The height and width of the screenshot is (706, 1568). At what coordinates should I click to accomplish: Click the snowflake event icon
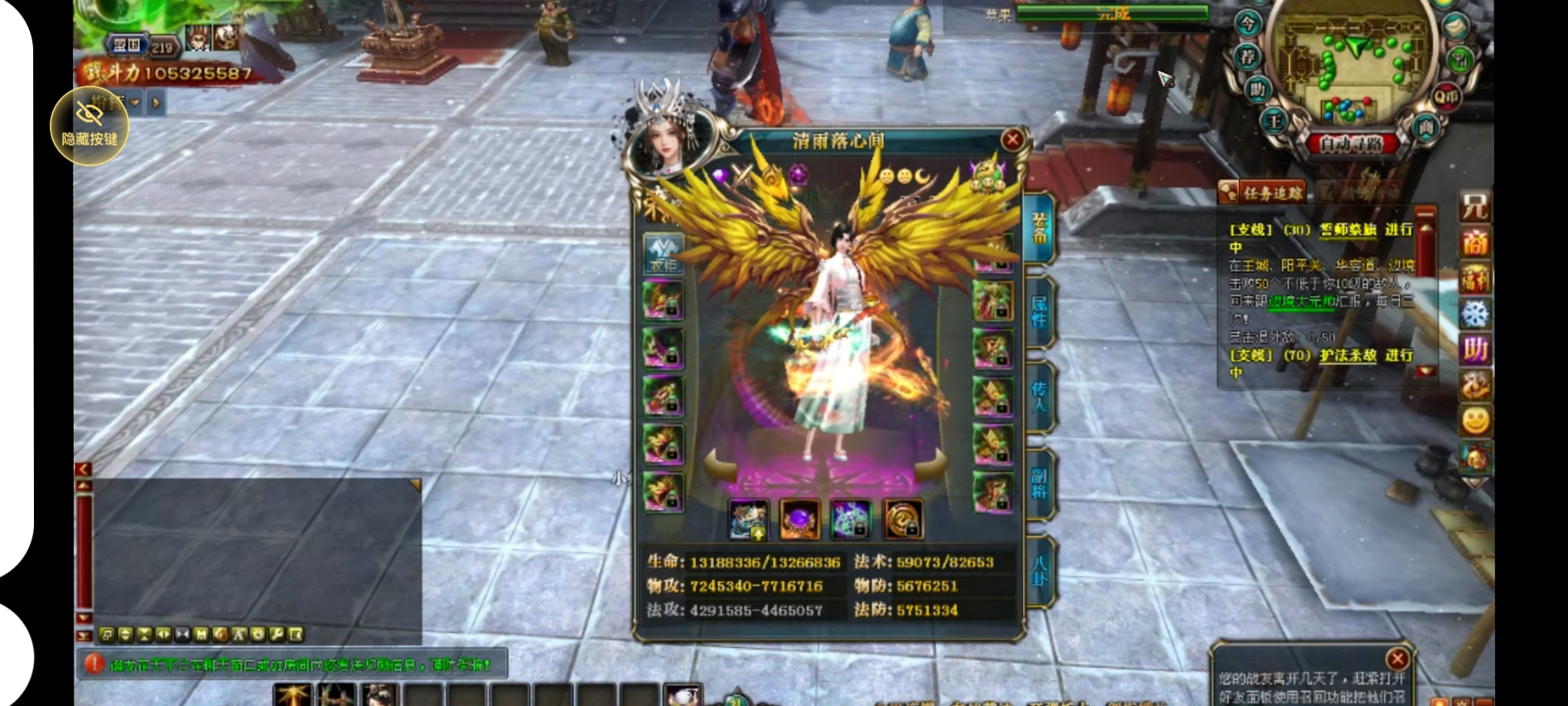[1474, 314]
